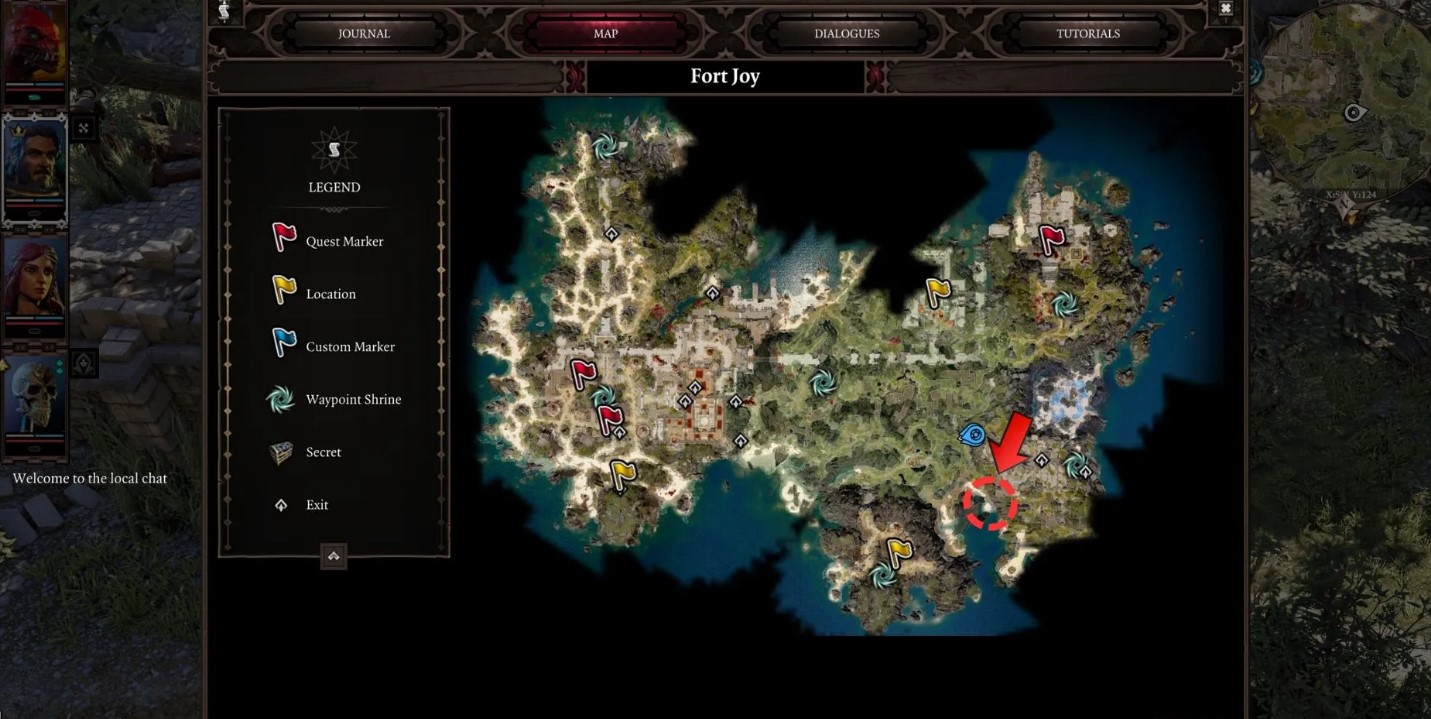Show the Tutorials tab

1088,33
